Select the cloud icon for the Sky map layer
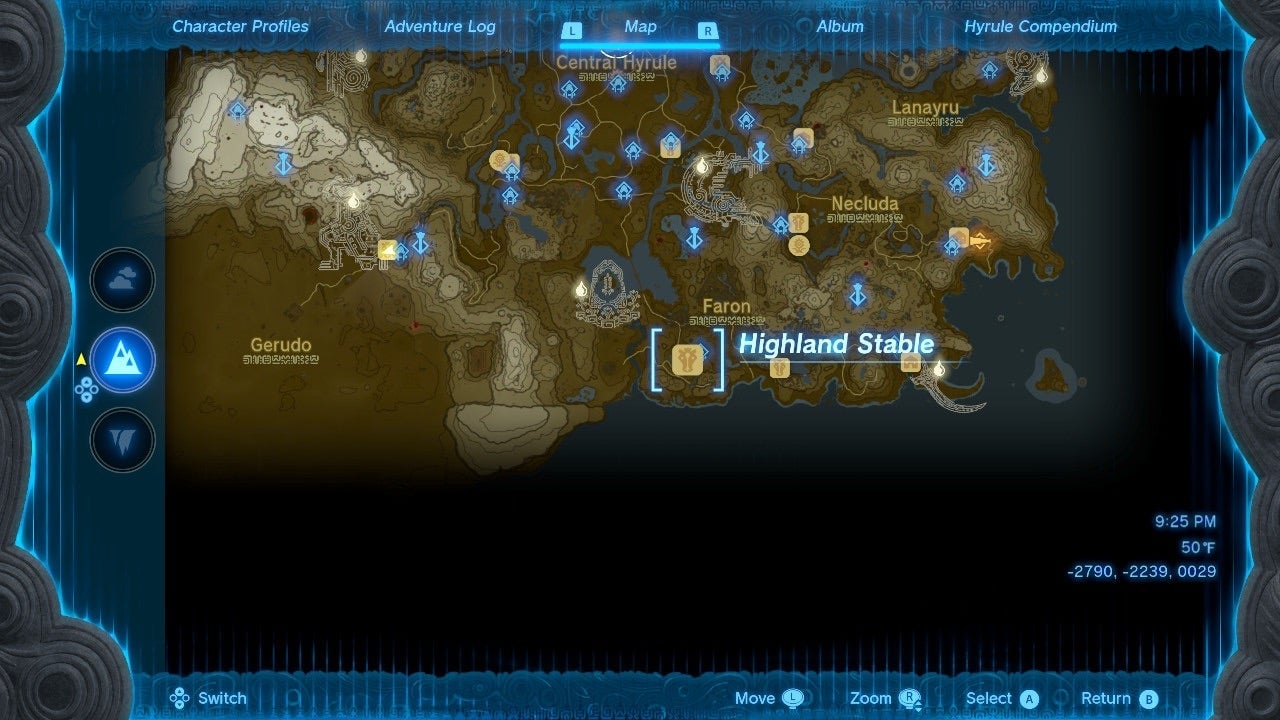 121,281
